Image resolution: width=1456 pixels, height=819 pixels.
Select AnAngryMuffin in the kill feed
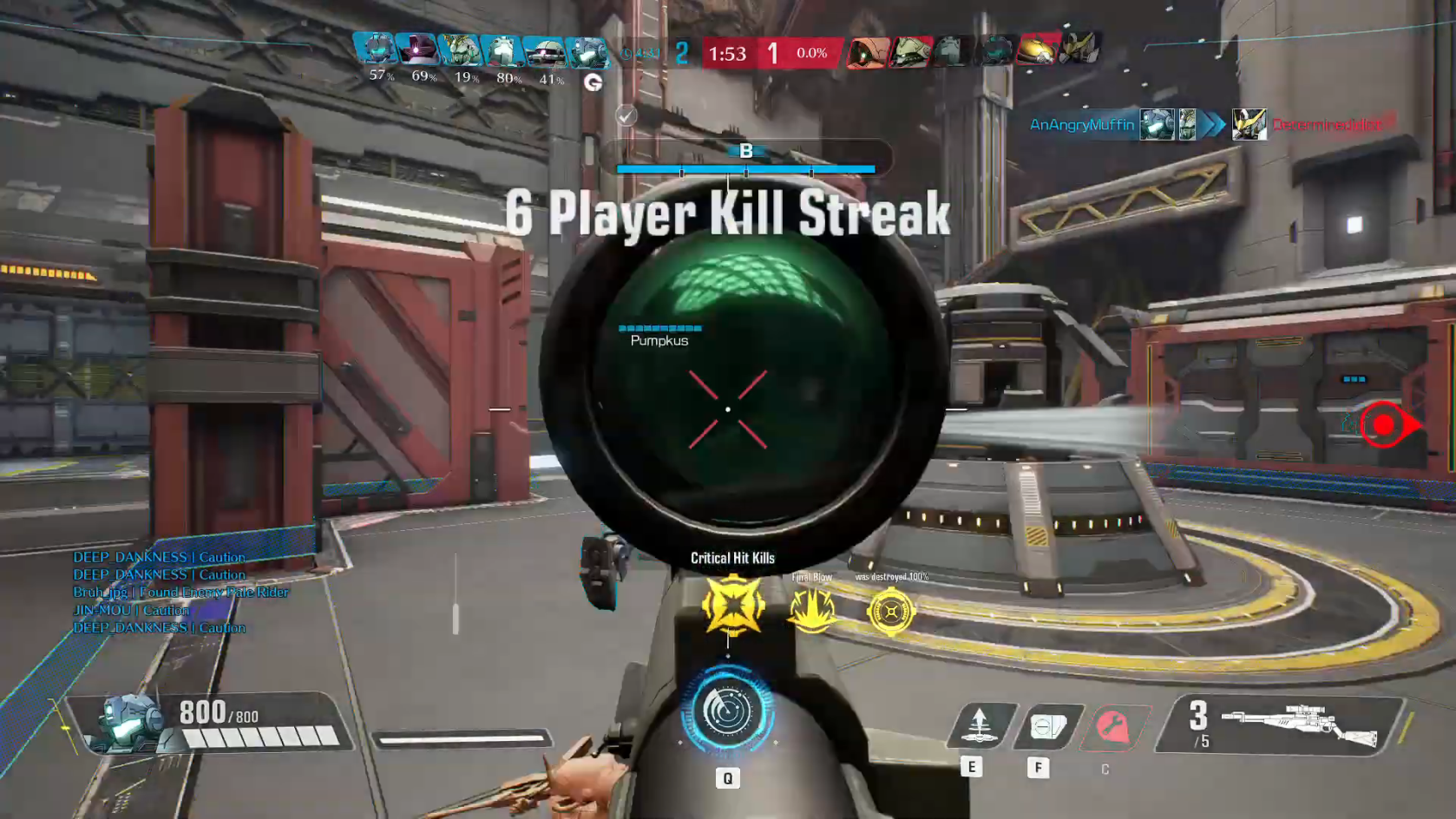tap(1081, 125)
